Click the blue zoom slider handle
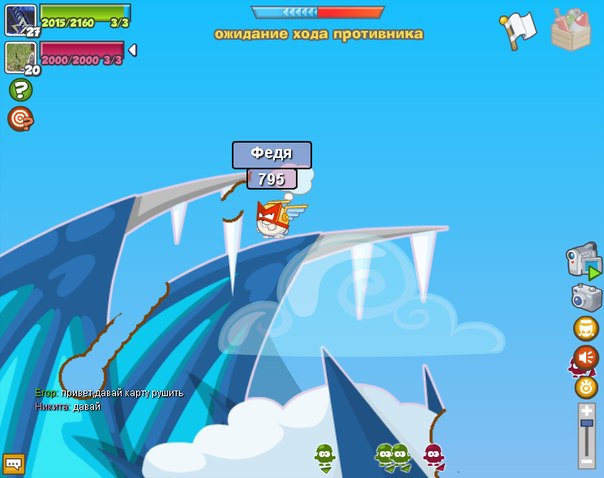 tap(586, 426)
